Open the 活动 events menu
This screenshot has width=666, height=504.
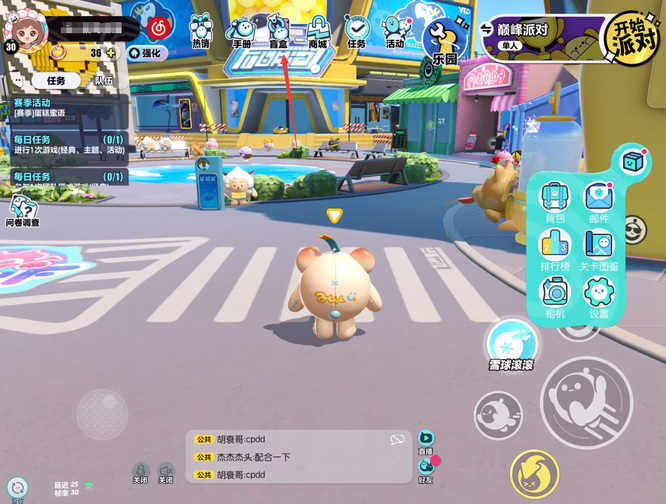click(396, 30)
